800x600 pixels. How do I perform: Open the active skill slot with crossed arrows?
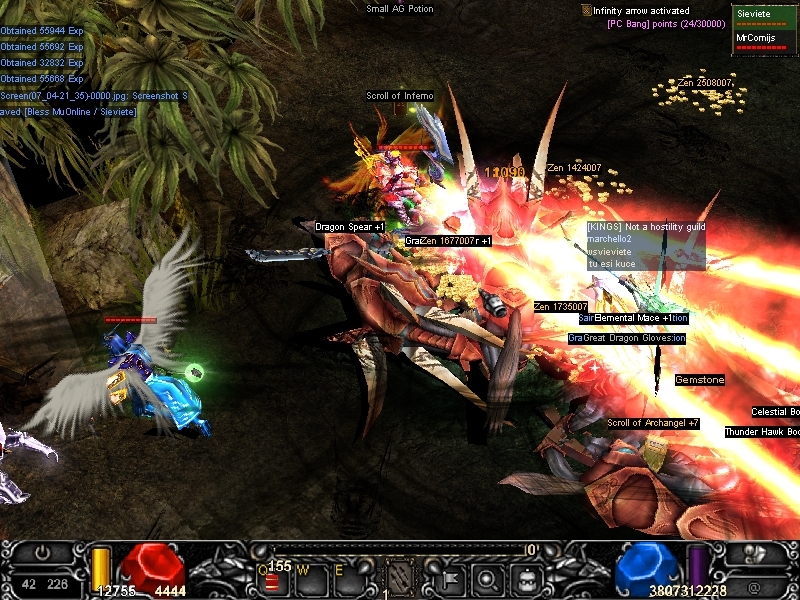coord(399,576)
